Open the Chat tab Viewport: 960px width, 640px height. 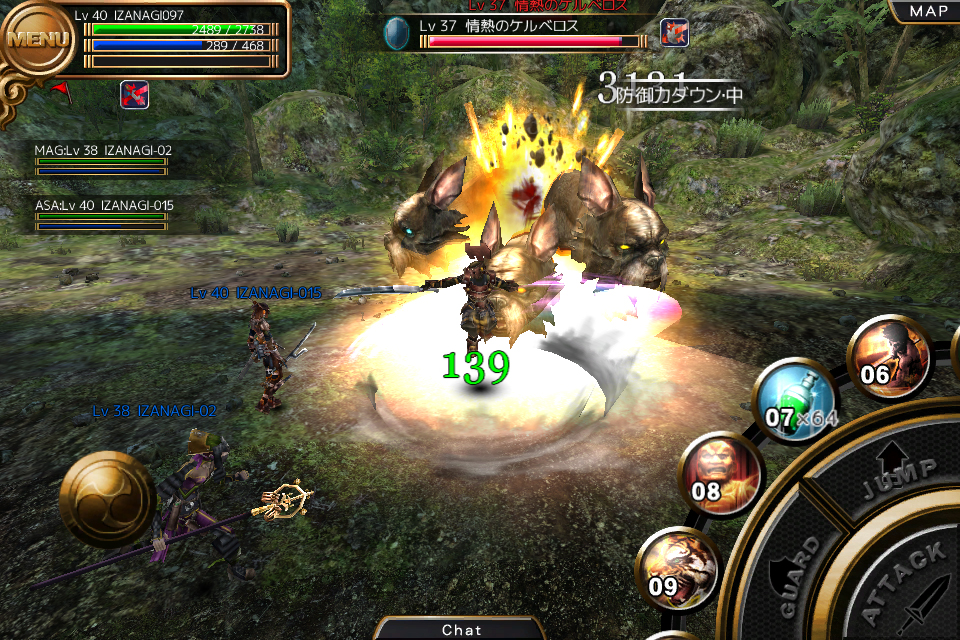pos(461,629)
